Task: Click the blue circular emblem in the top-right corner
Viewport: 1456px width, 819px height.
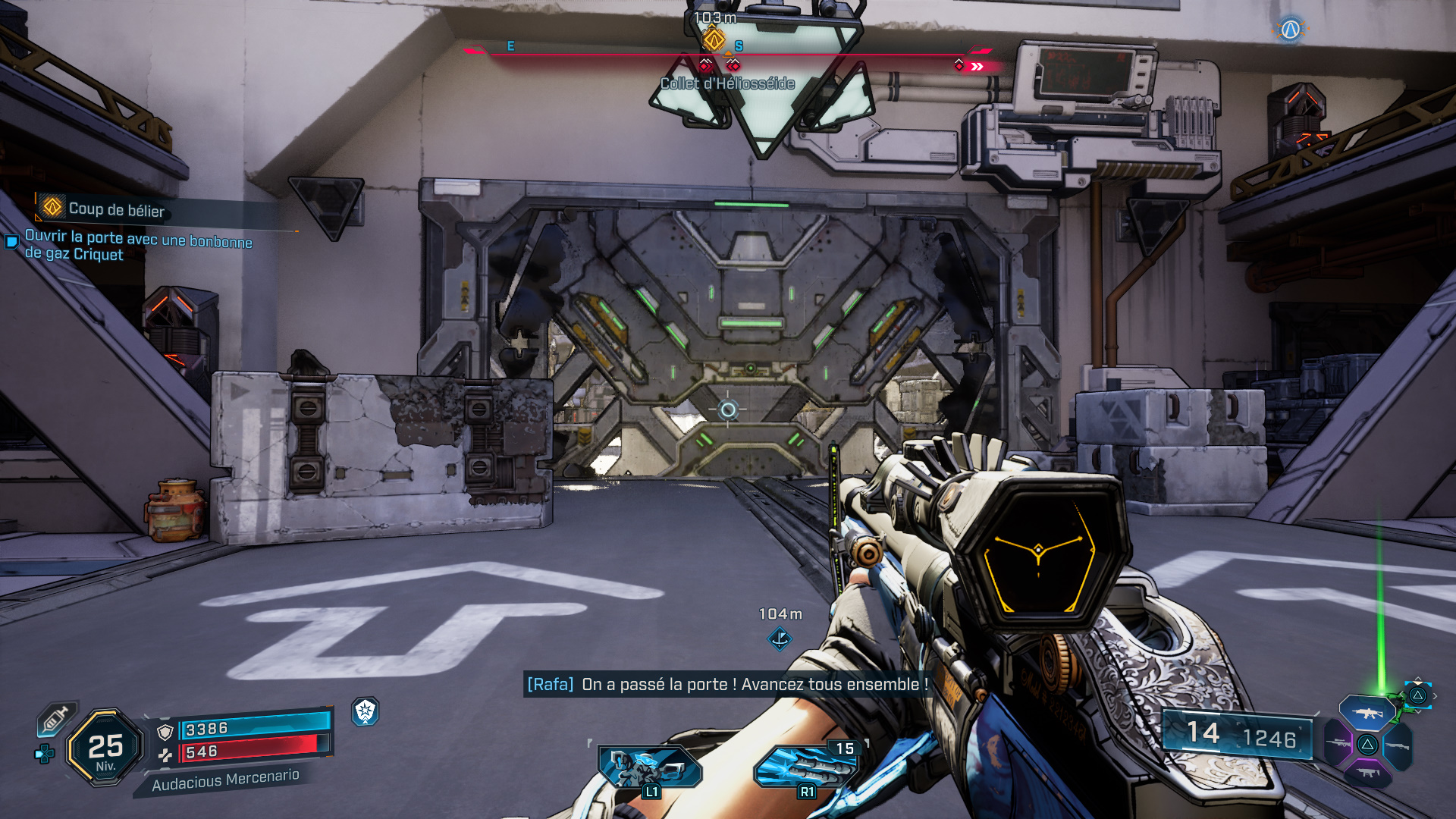Action: pyautogui.click(x=1290, y=30)
